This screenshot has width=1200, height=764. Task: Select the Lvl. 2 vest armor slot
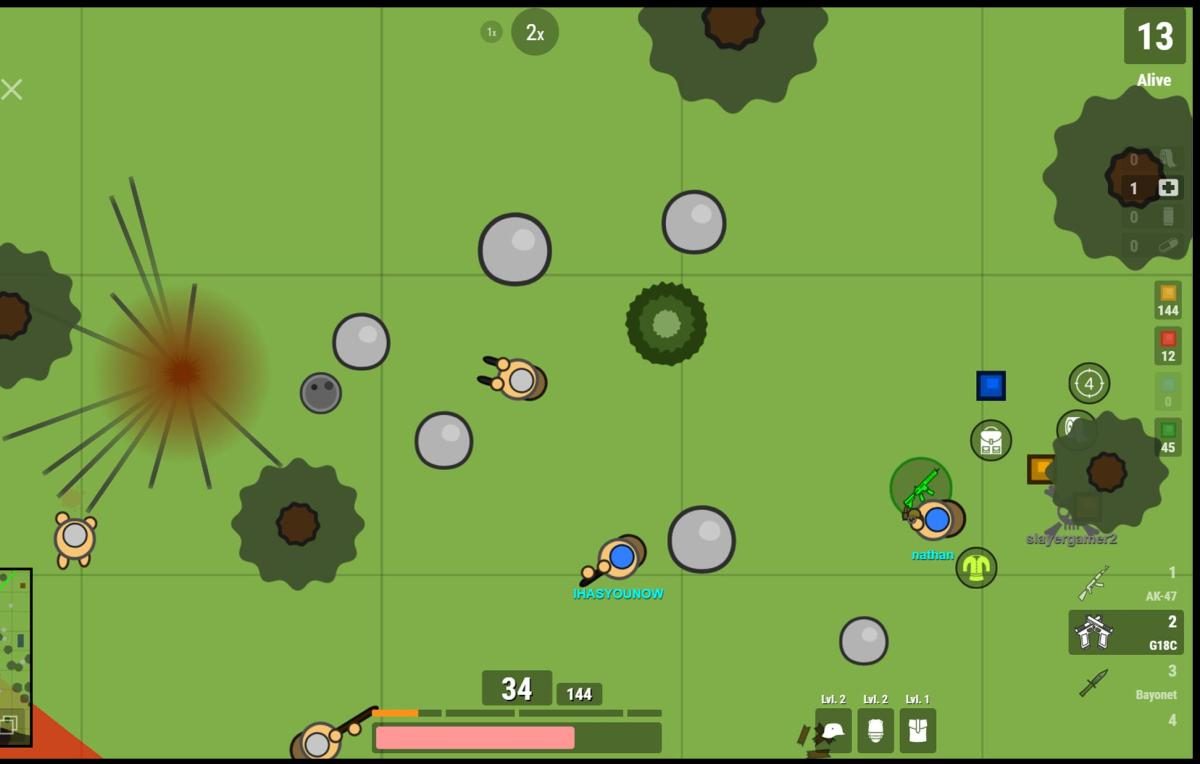tap(875, 730)
